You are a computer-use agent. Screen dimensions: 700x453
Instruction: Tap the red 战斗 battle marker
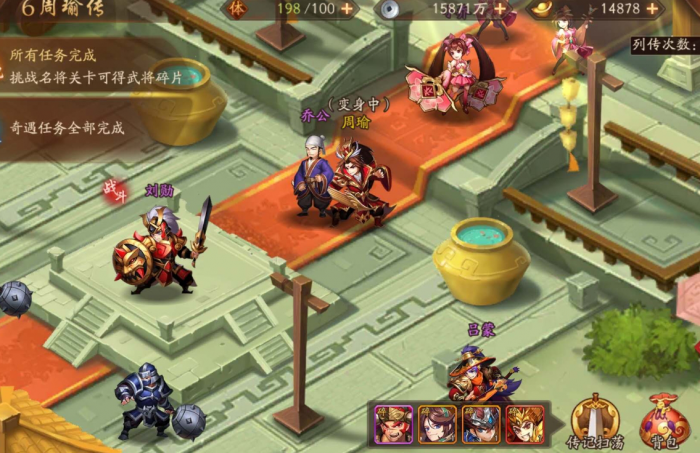[x=116, y=190]
